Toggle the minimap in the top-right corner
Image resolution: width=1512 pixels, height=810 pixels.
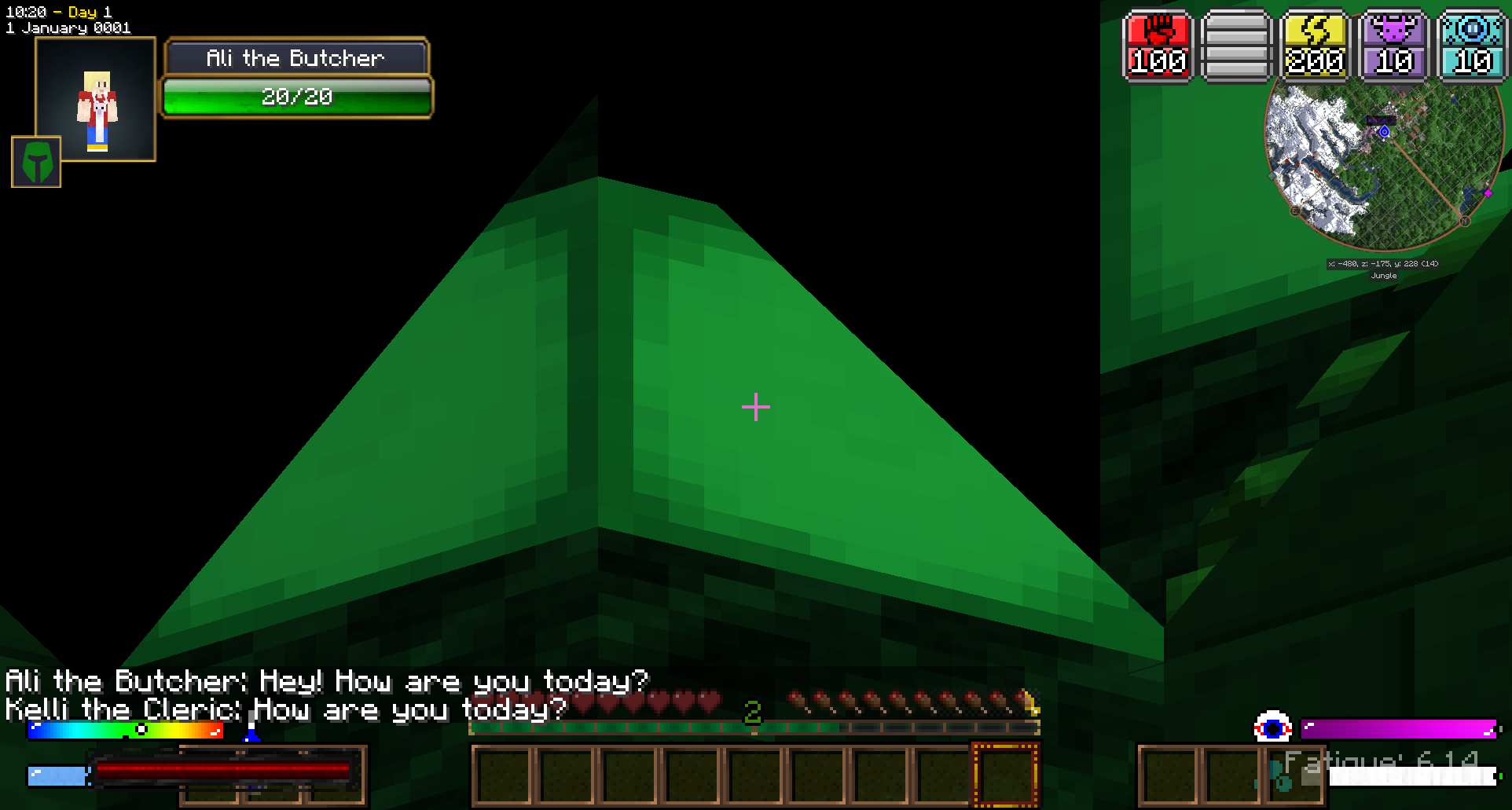click(1383, 165)
